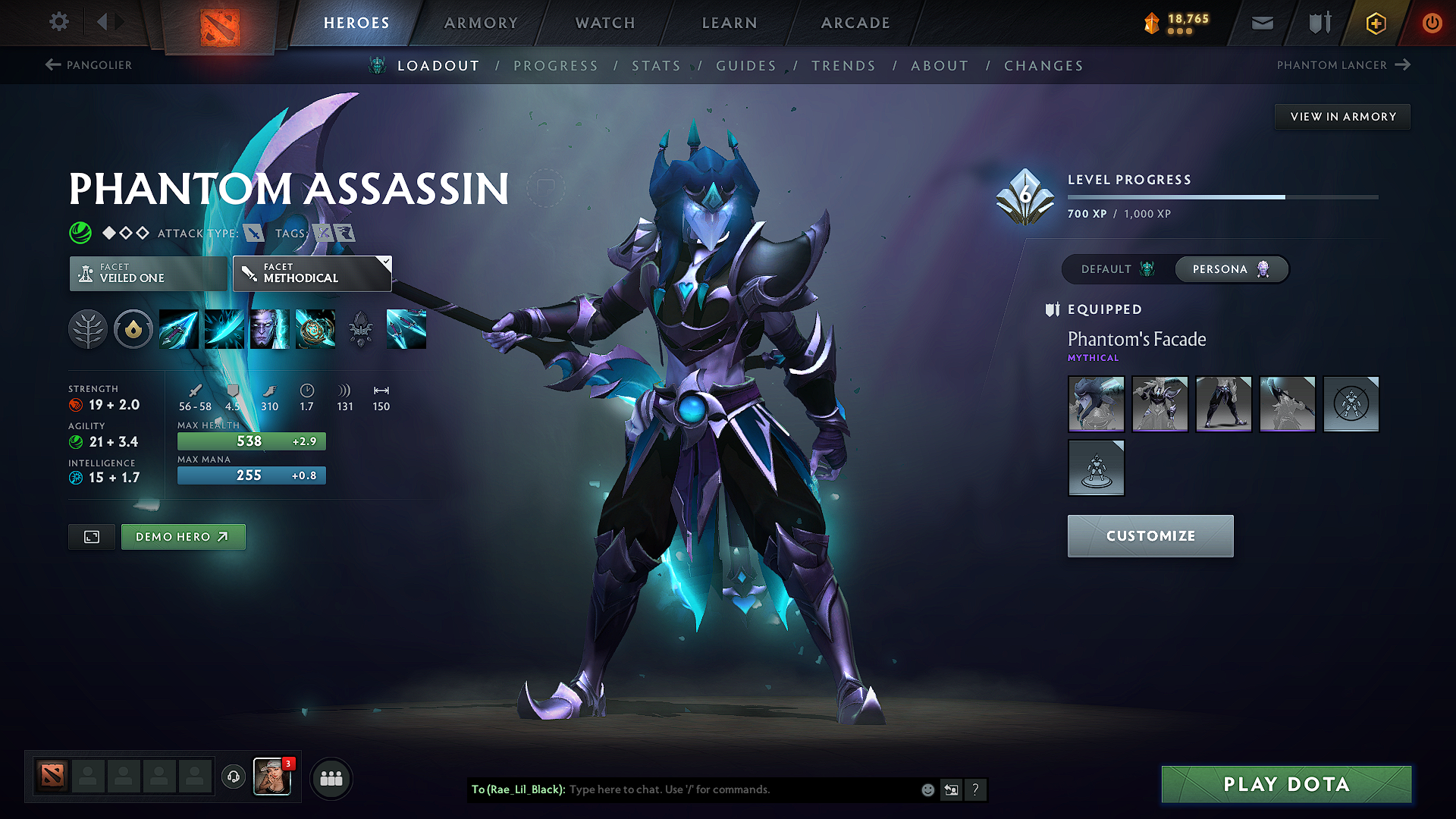This screenshot has height=819, width=1456.
Task: Switch loadout to Persona style
Action: 1231,269
